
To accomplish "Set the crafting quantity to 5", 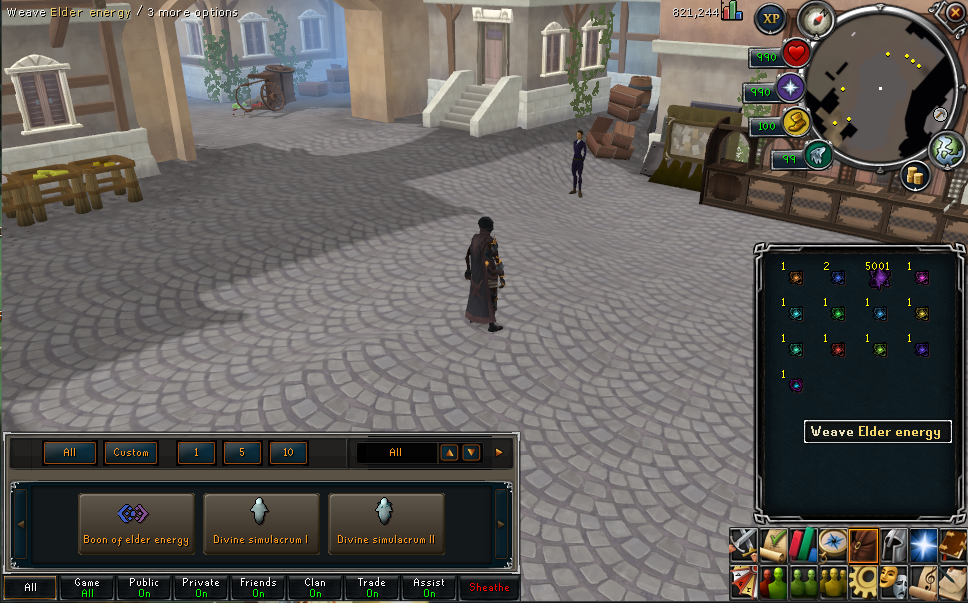I will (x=242, y=453).
